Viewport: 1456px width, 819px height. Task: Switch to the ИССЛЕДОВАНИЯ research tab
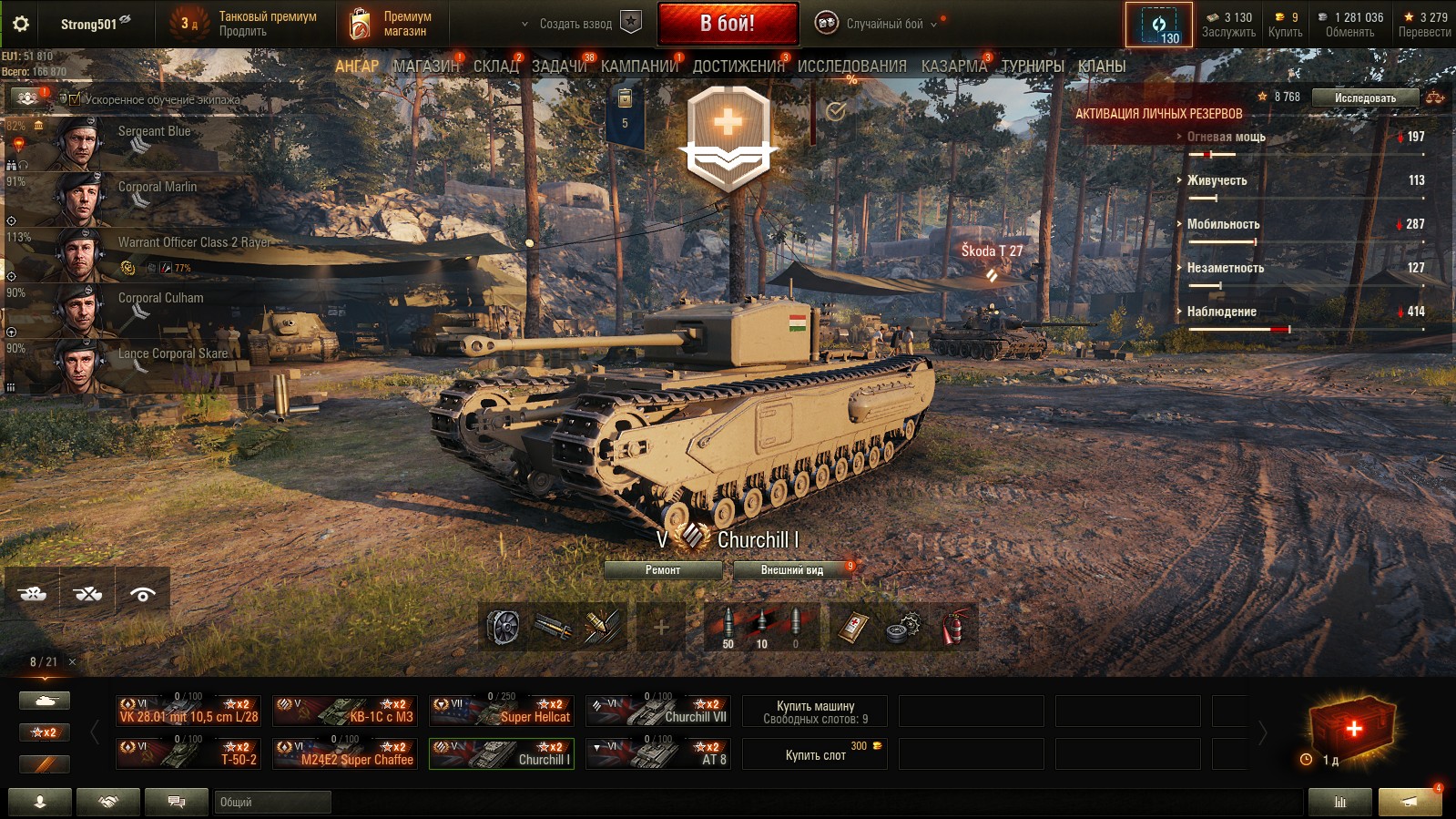pos(851,67)
